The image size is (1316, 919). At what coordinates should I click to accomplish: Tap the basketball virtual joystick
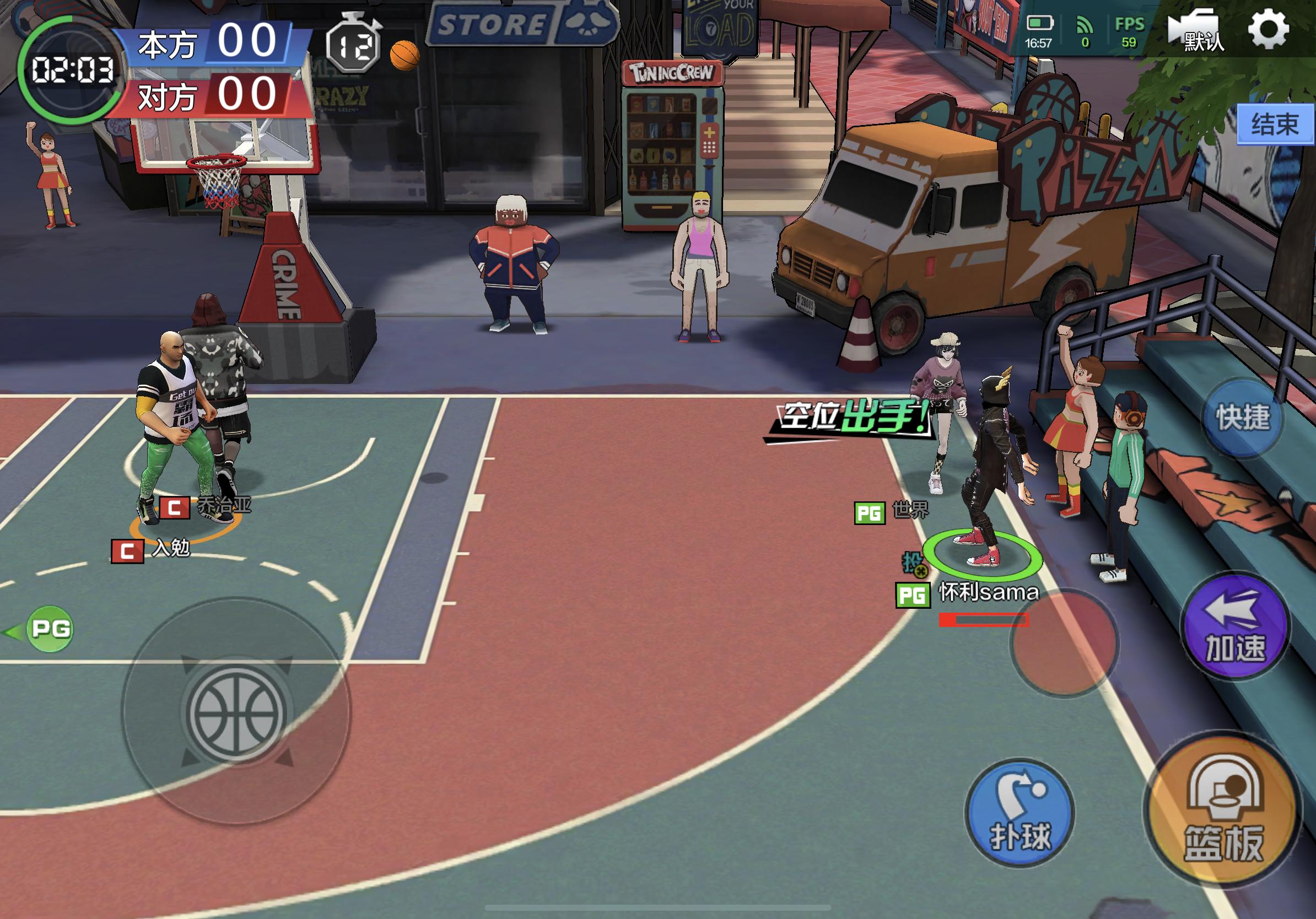click(x=236, y=711)
